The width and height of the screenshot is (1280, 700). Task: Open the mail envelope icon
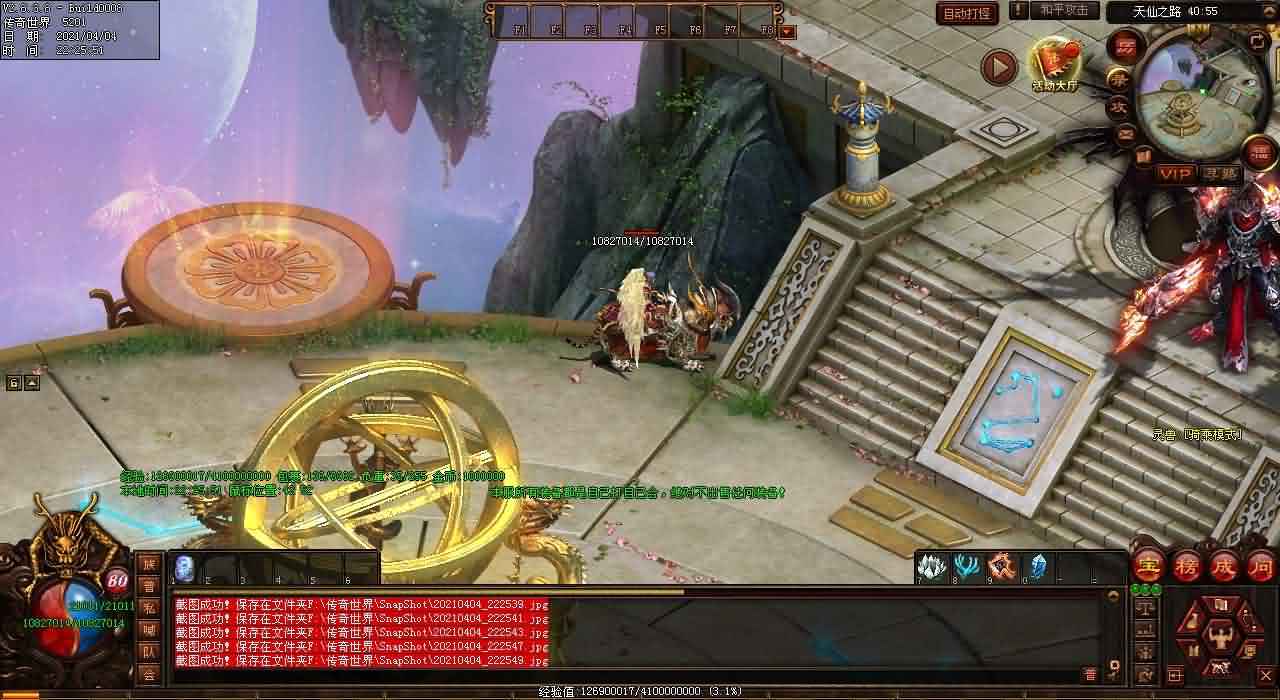(x=1125, y=133)
